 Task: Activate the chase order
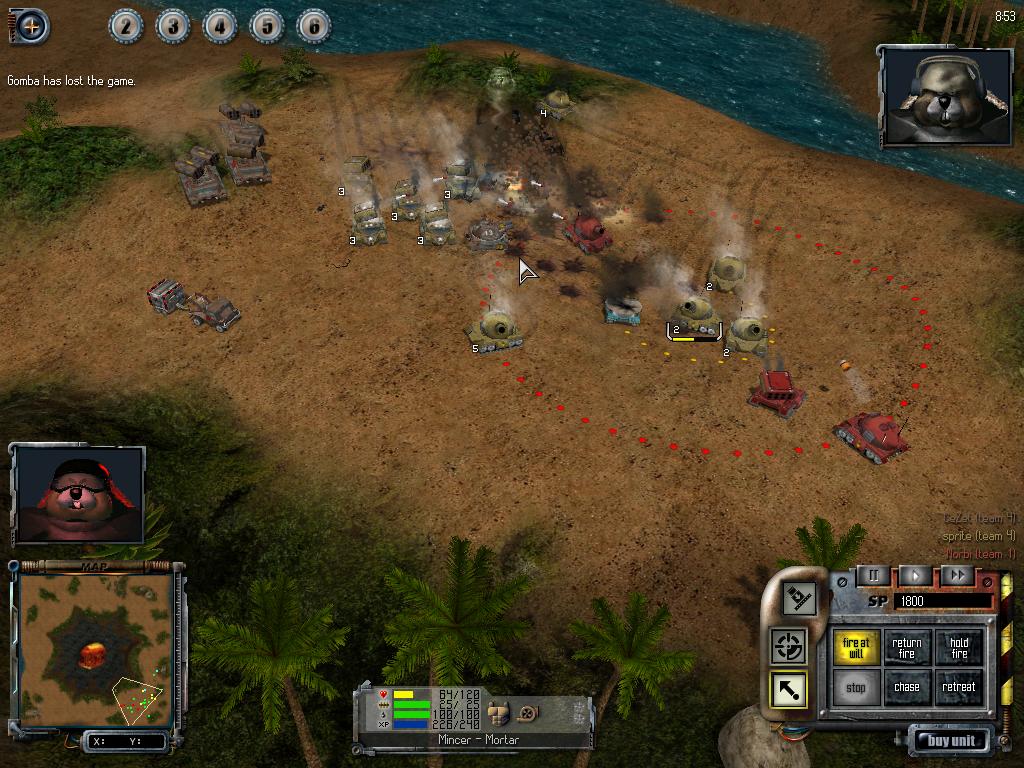[x=907, y=688]
